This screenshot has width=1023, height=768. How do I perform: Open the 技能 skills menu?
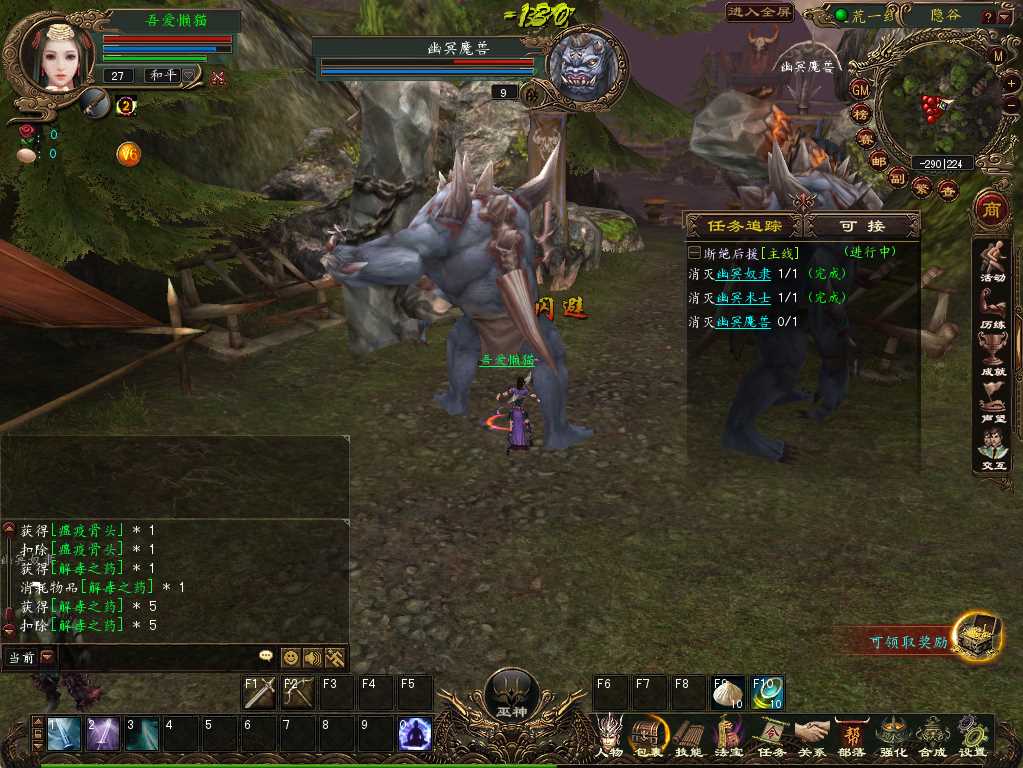pos(688,735)
